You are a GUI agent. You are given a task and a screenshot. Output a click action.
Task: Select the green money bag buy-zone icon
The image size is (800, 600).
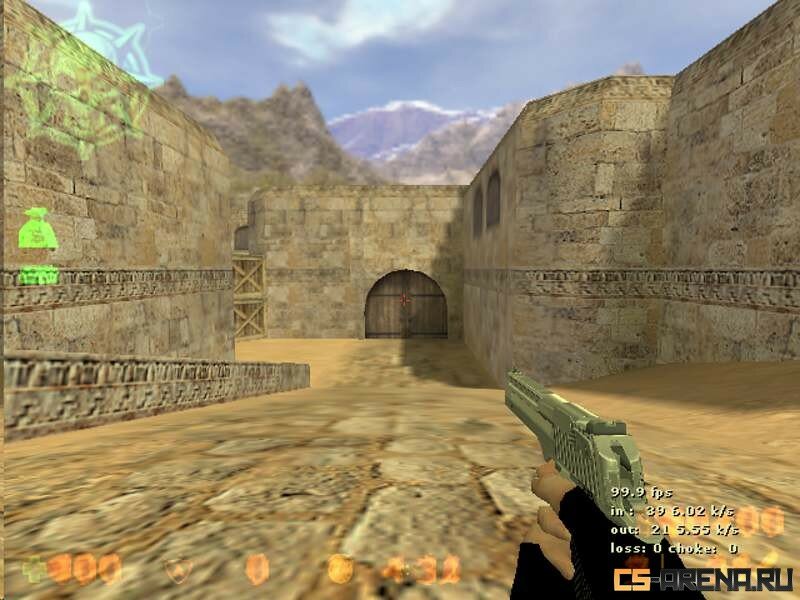[36, 232]
